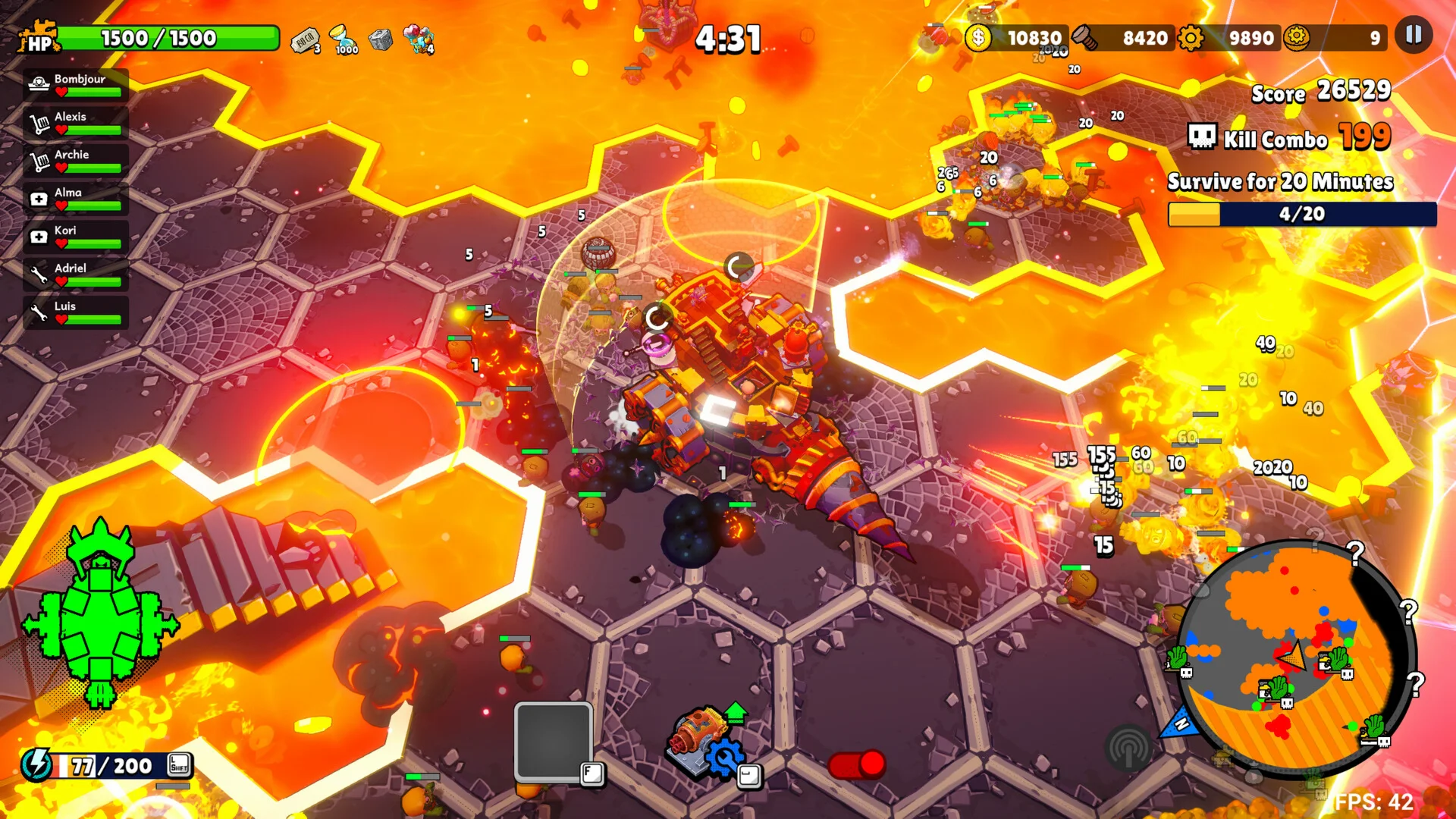Select mechanic Adriel in the crew list
Image resolution: width=1456 pixels, height=819 pixels.
click(x=76, y=274)
